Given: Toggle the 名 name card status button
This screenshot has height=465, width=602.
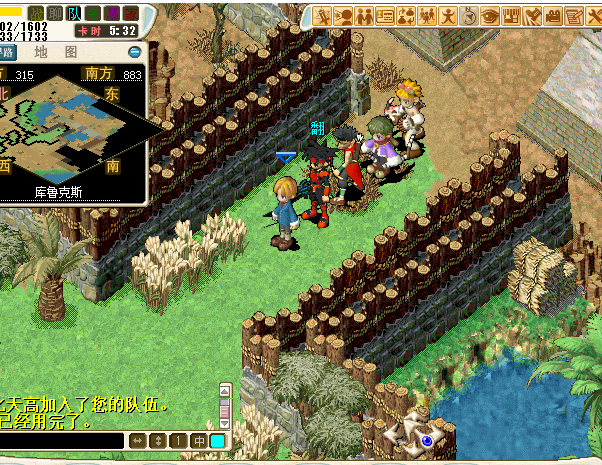Looking at the screenshot, I should 92,13.
